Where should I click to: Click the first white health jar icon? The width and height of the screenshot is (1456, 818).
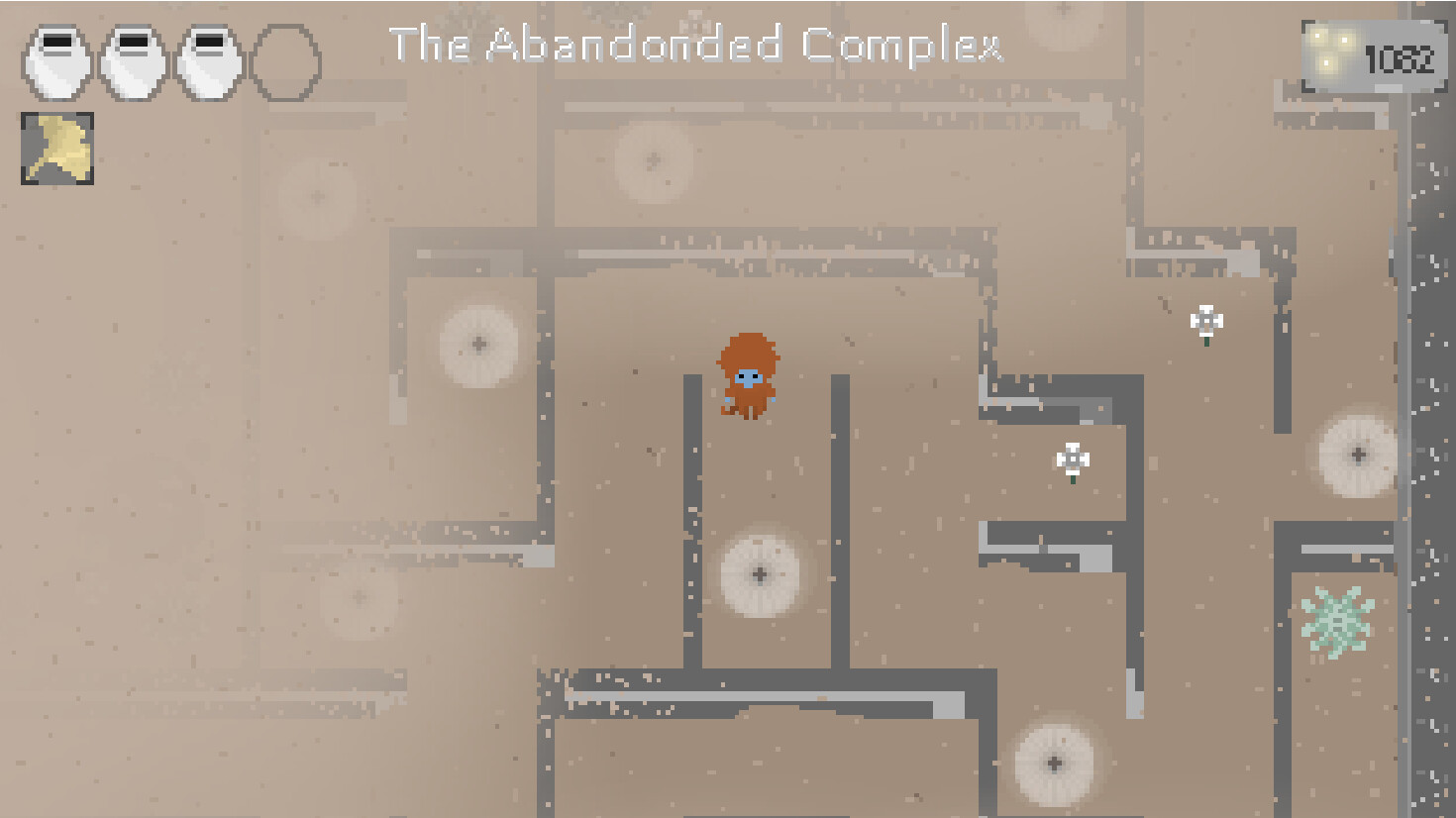[55, 61]
